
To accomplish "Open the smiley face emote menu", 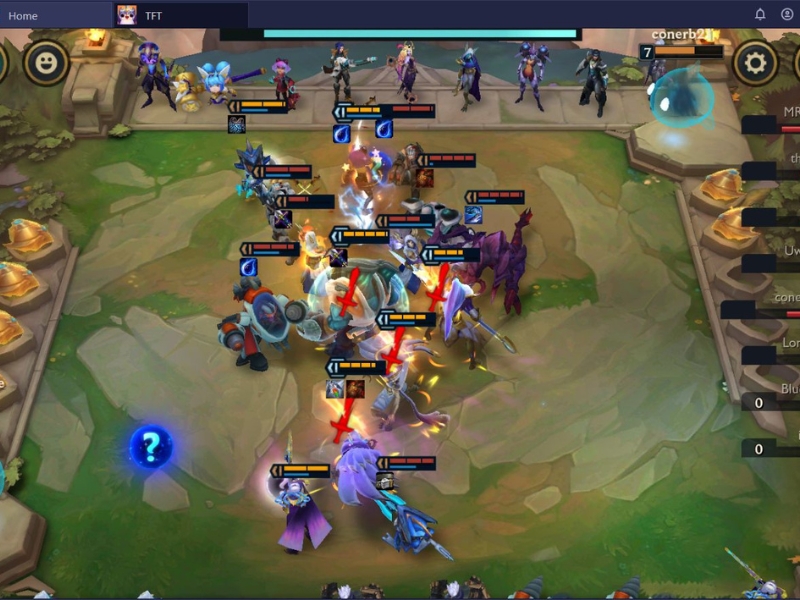I will [x=46, y=64].
